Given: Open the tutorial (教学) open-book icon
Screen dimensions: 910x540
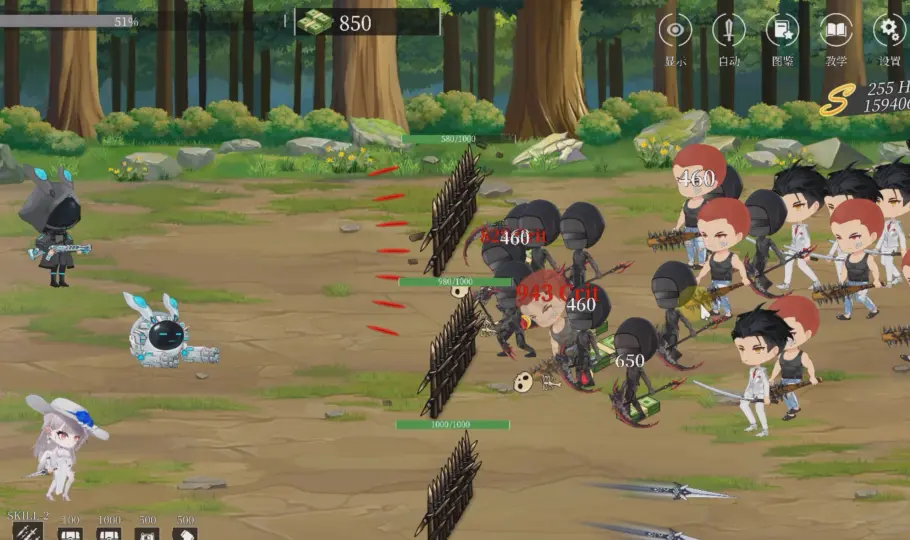Looking at the screenshot, I should (836, 31).
